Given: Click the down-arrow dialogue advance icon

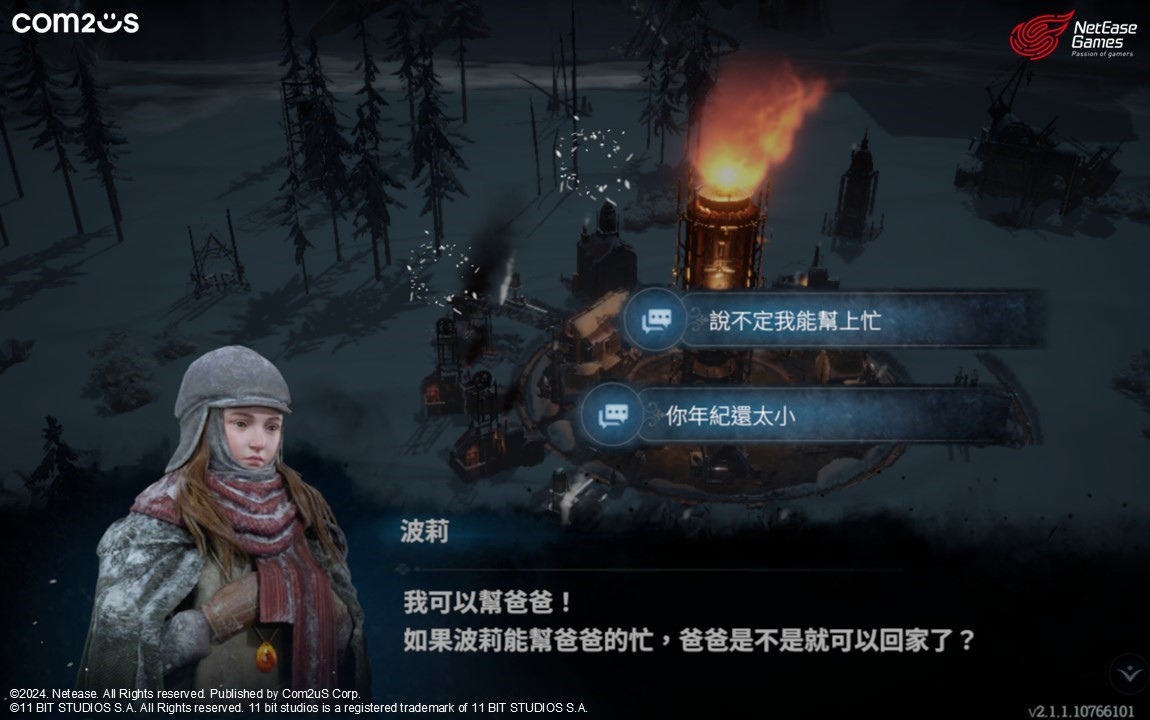Looking at the screenshot, I should (x=1131, y=672).
